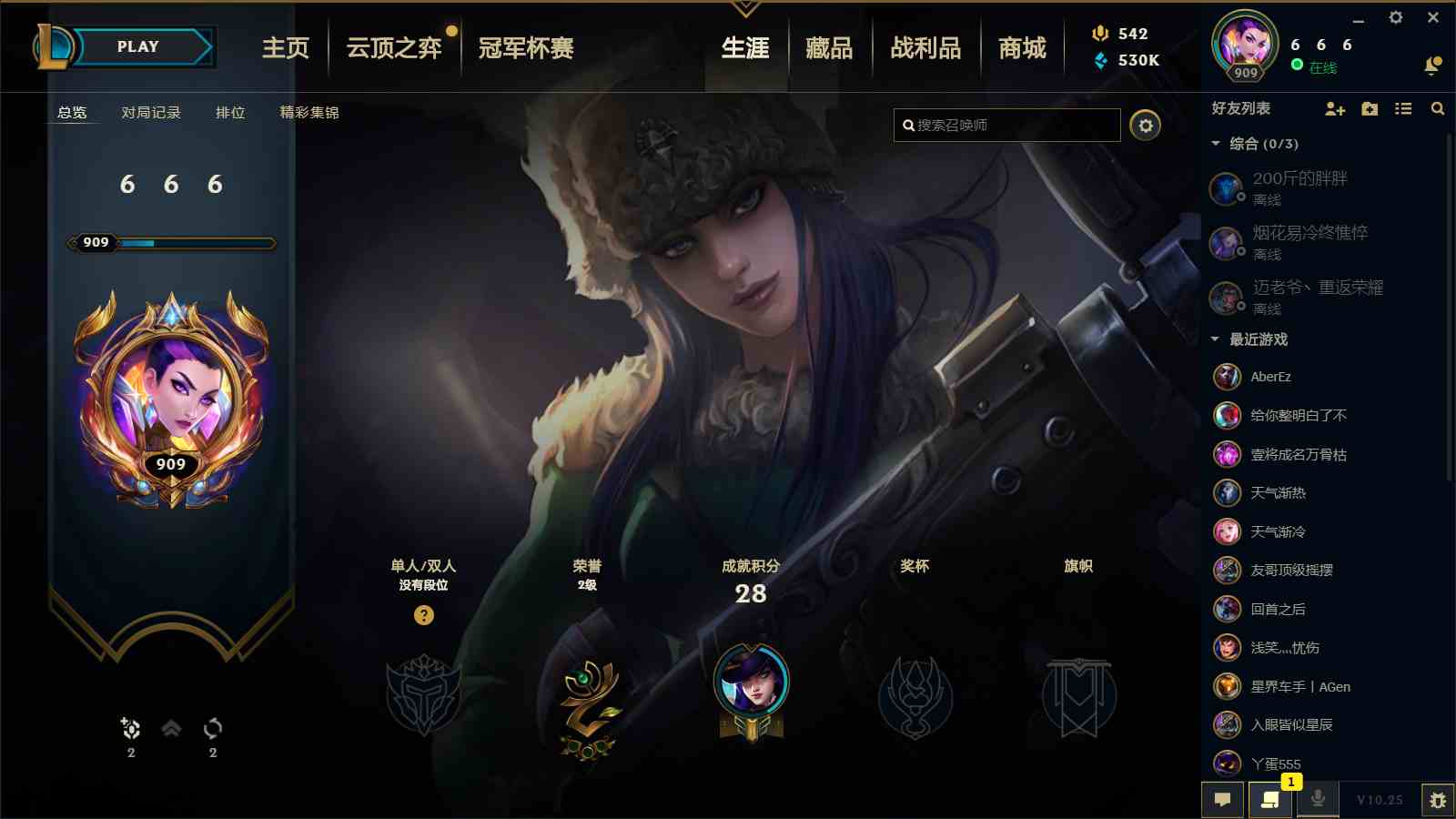
Task: Click the PLAY button
Action: (135, 46)
